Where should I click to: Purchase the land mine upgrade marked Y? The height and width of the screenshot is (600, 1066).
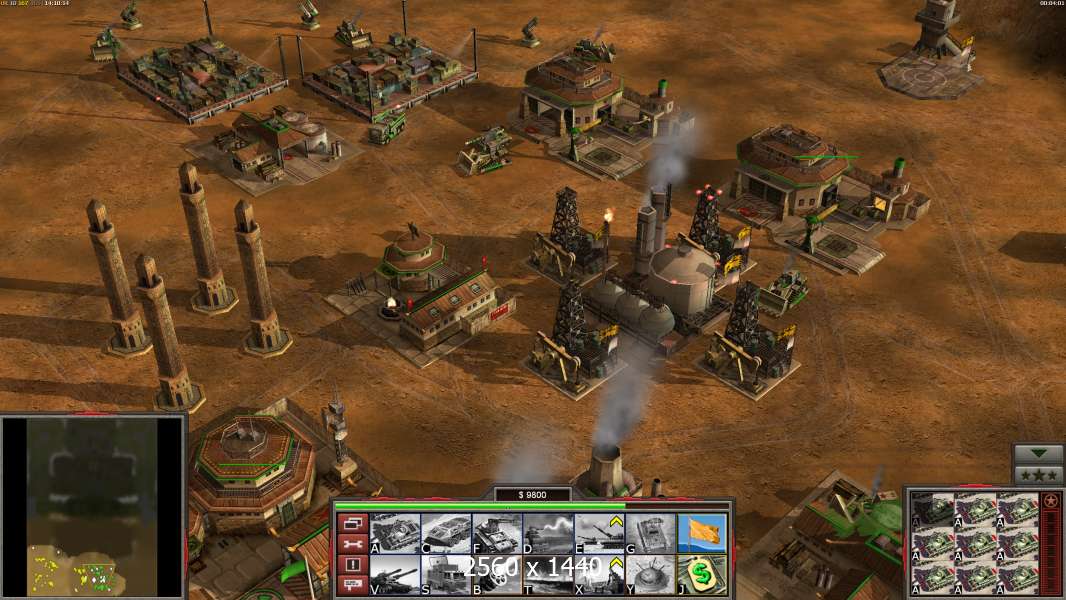pos(650,575)
